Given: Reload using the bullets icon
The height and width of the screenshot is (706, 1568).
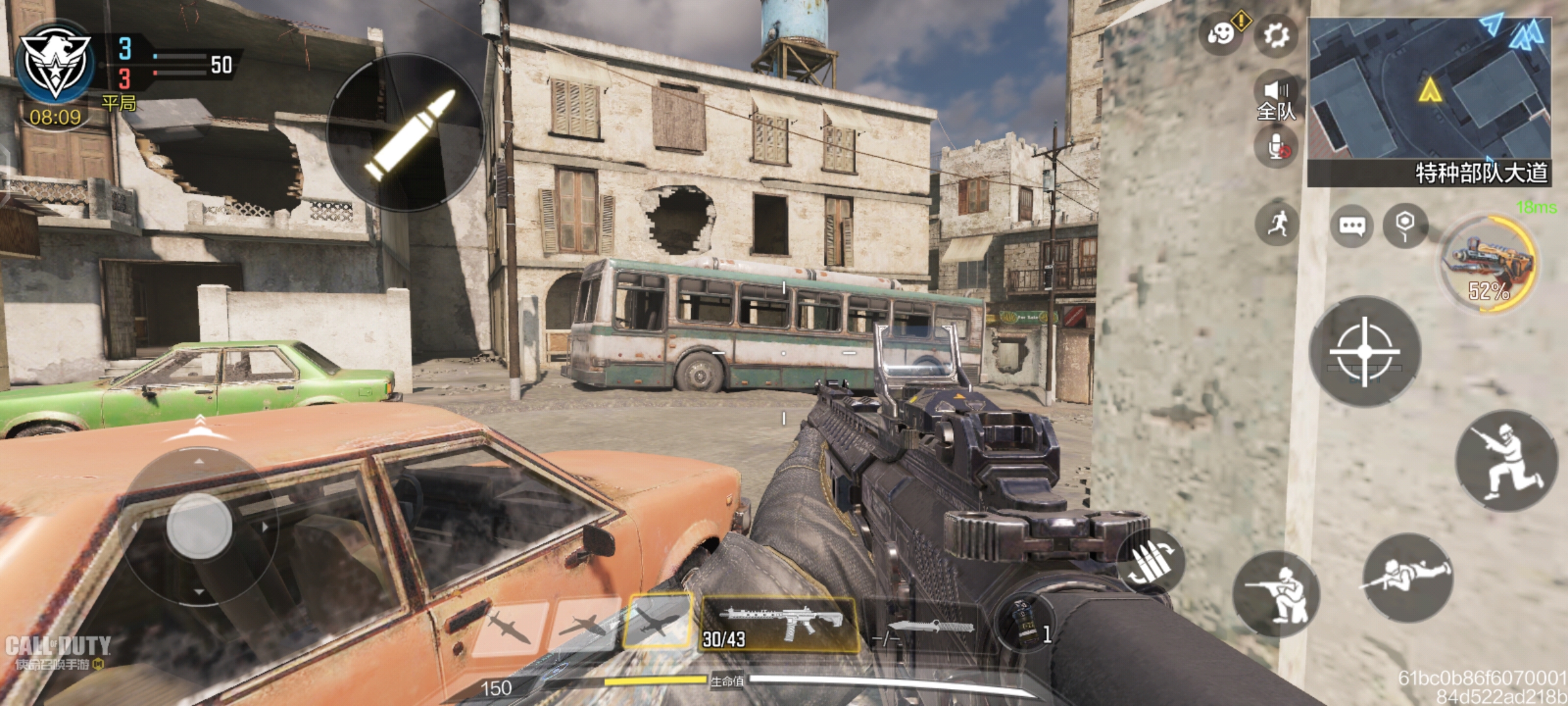Looking at the screenshot, I should click(x=1151, y=561).
